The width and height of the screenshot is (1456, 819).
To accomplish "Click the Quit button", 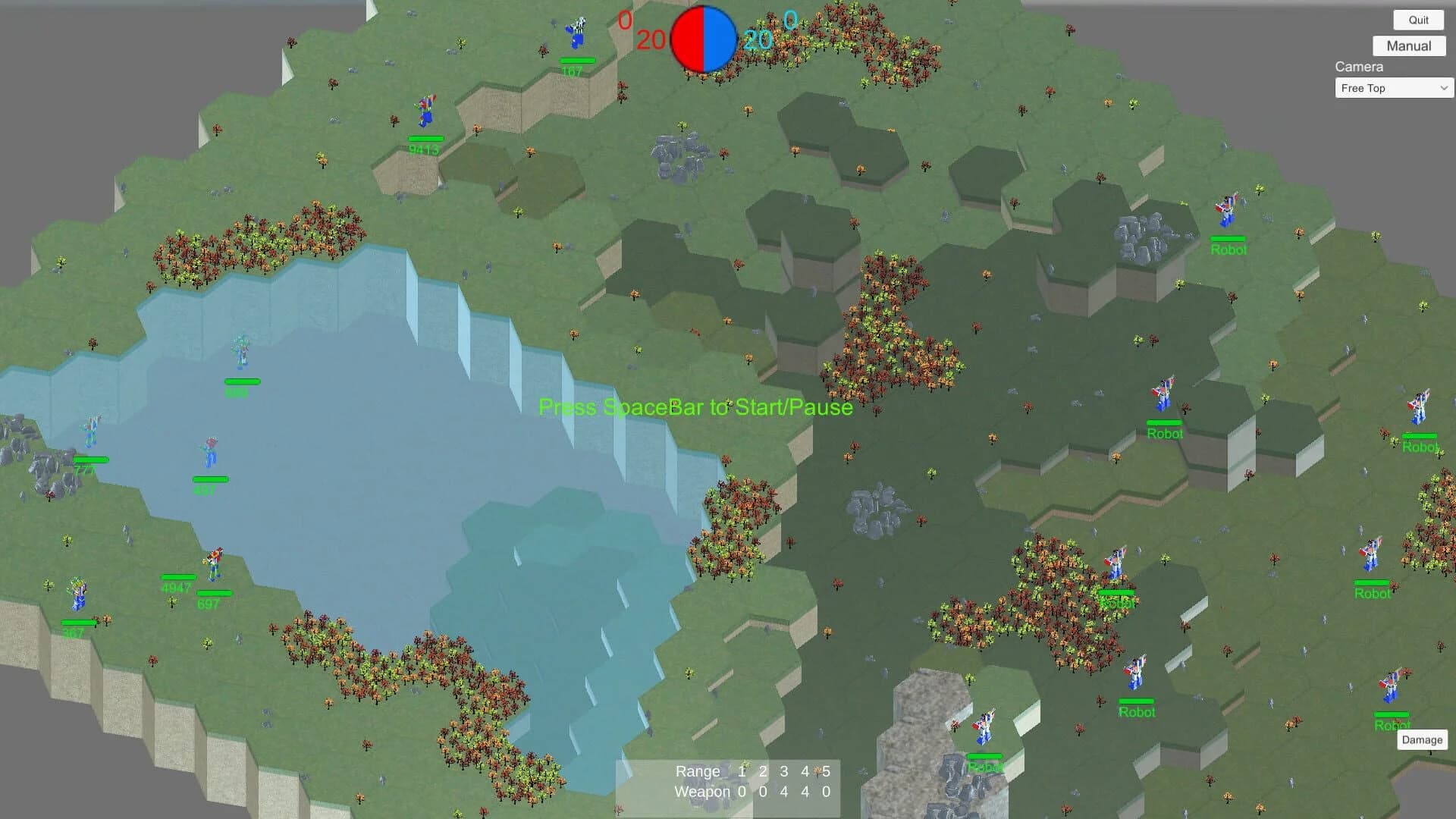I will (x=1417, y=20).
